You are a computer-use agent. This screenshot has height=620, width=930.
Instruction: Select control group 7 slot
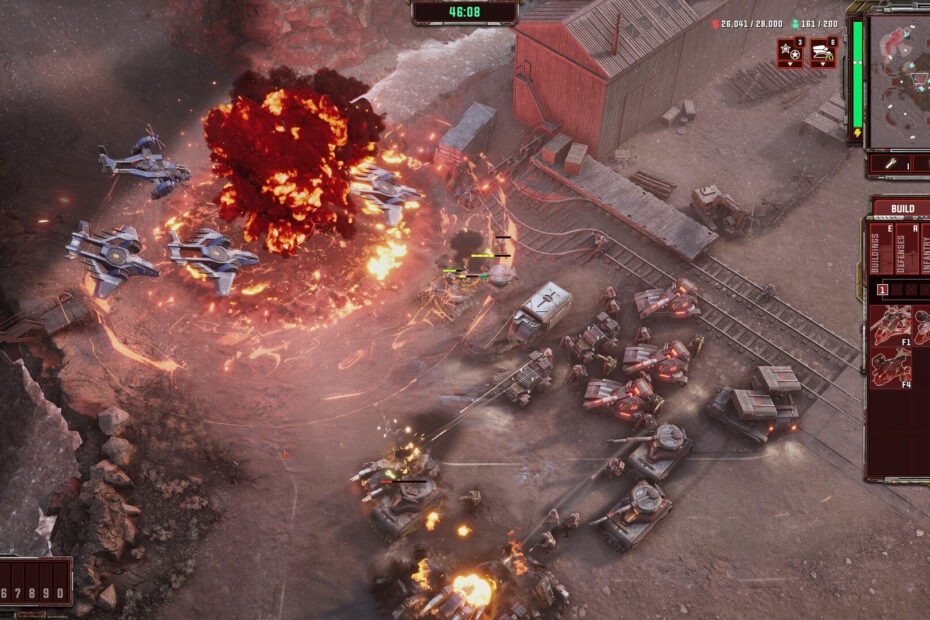18,593
